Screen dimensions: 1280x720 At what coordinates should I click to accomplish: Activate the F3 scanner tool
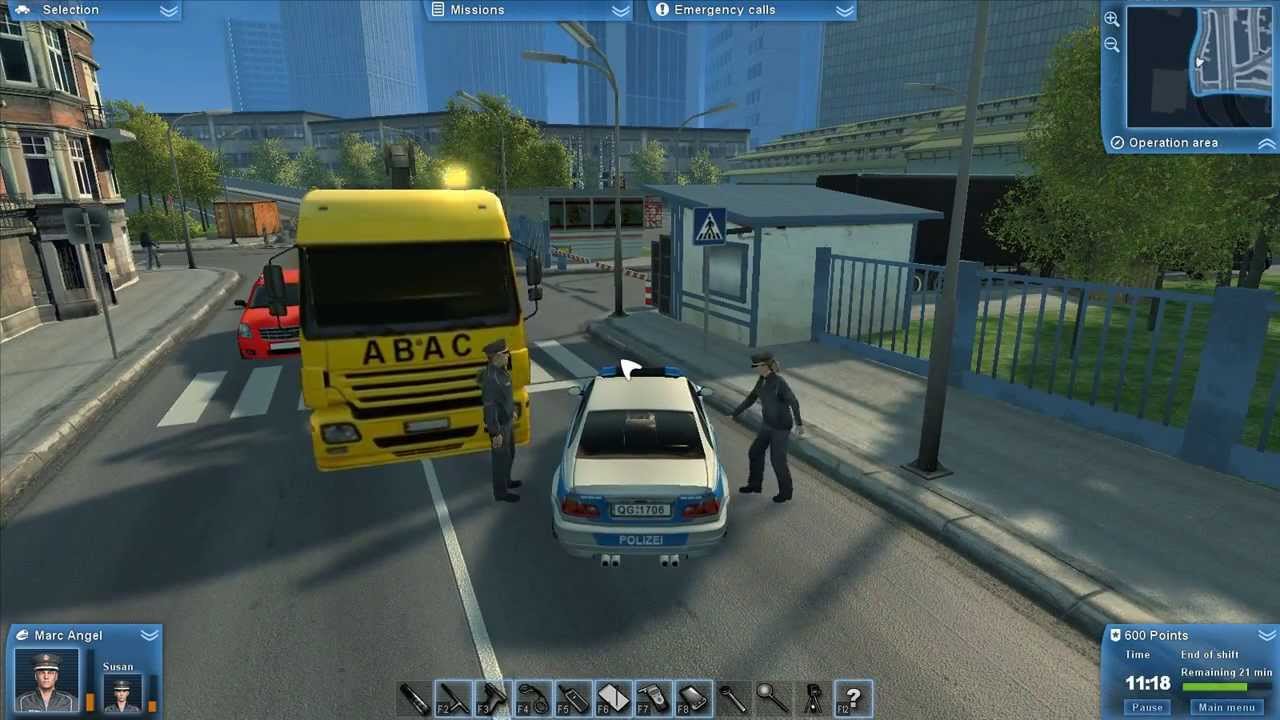coord(493,697)
